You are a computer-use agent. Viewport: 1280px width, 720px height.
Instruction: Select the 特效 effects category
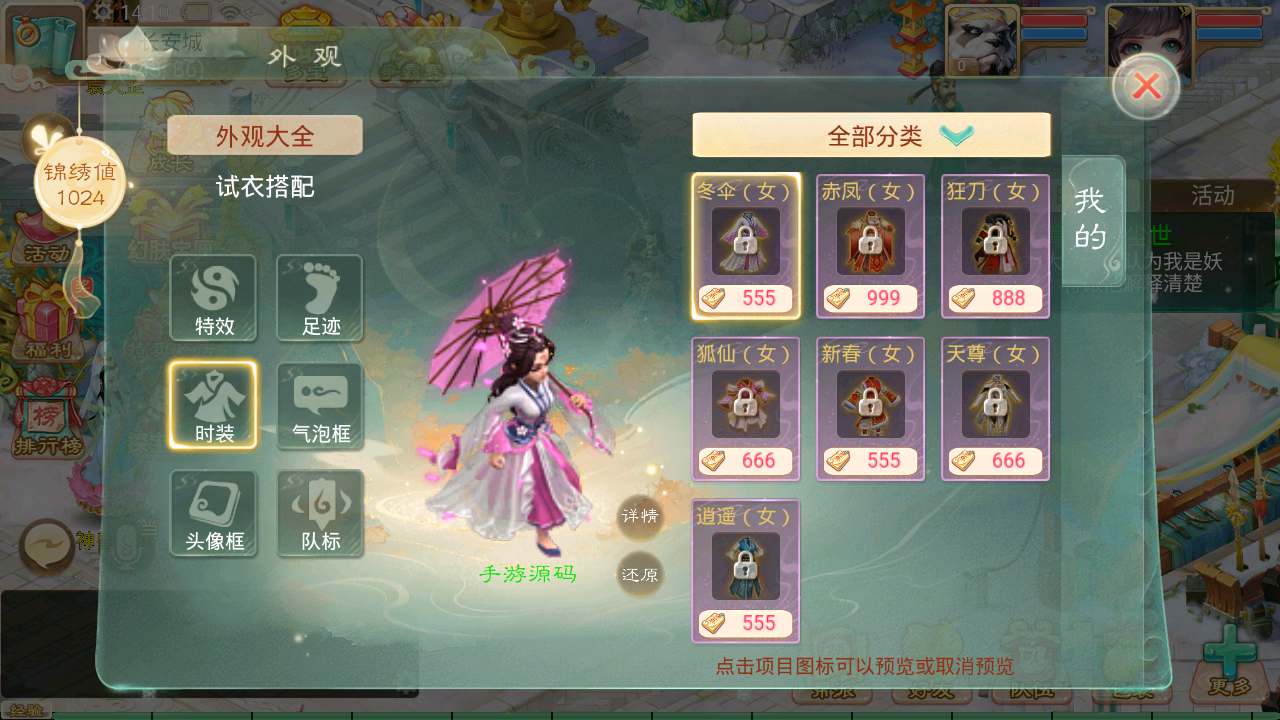(x=213, y=298)
